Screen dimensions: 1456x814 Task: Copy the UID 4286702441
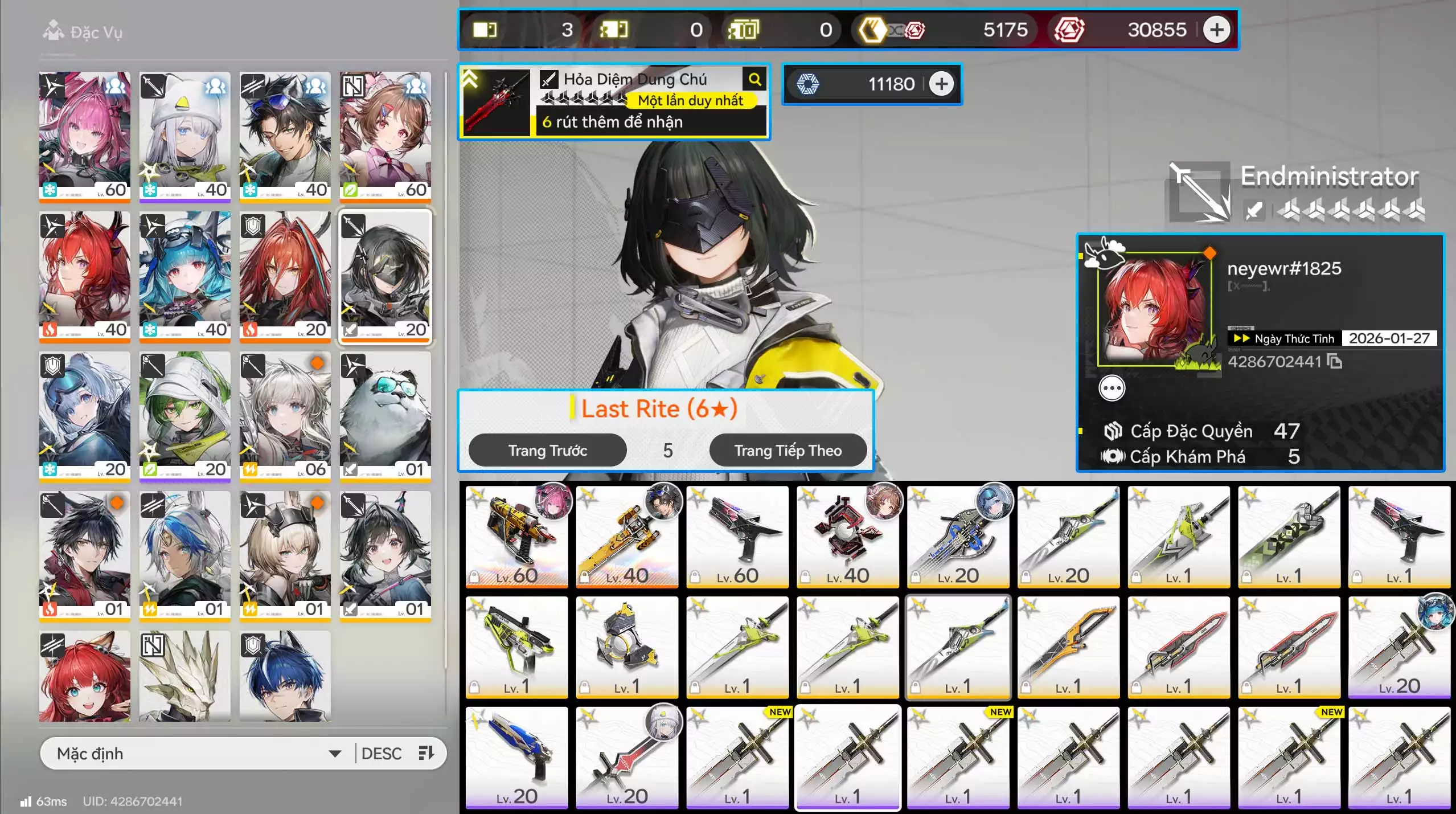click(1335, 362)
